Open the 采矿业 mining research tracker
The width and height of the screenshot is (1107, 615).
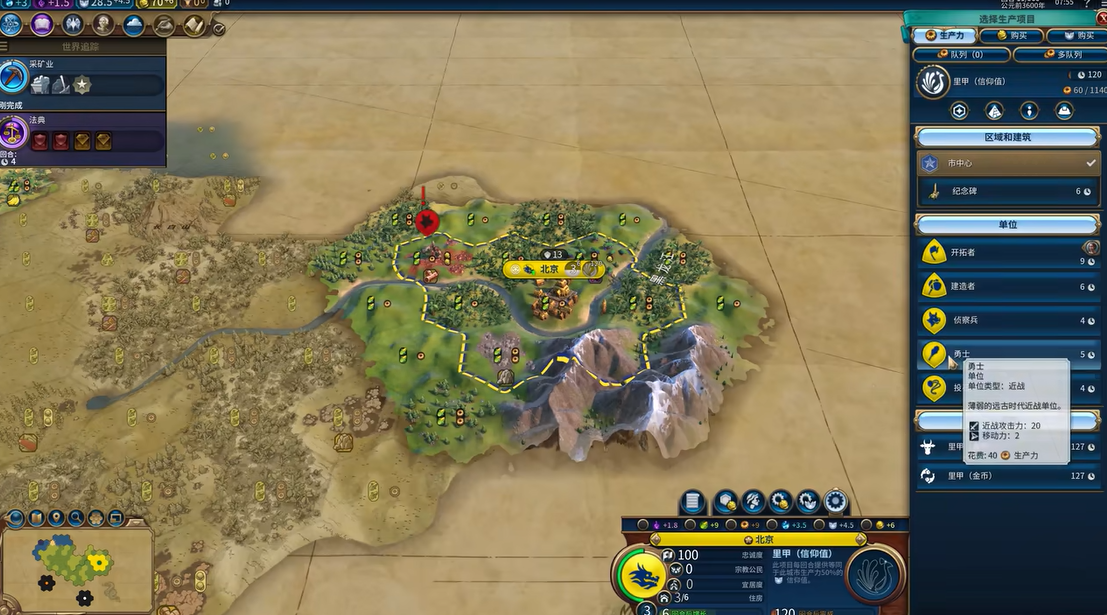(82, 77)
